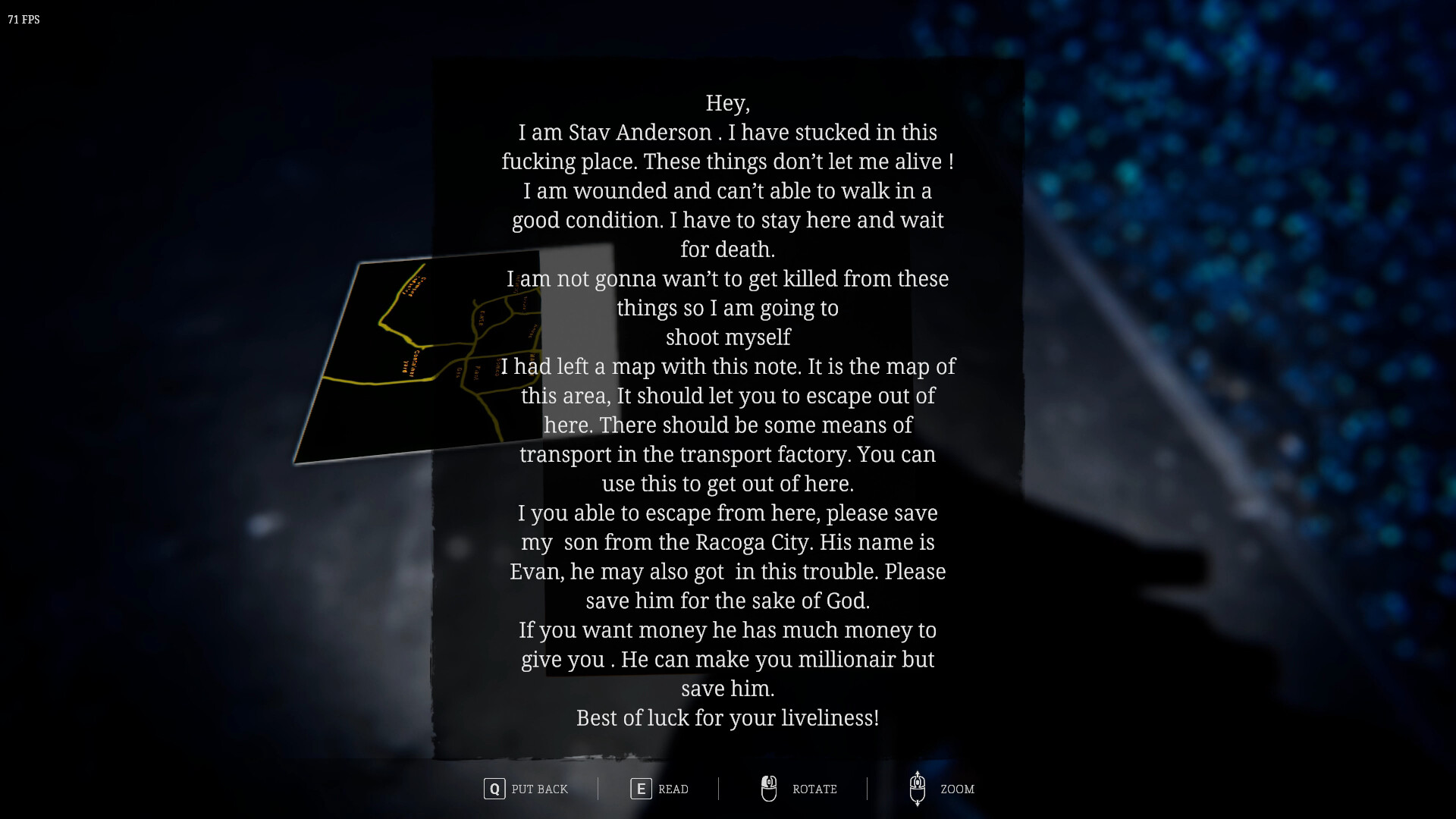Click the River label on the map
This screenshot has height=819, width=1456.
tap(480, 318)
